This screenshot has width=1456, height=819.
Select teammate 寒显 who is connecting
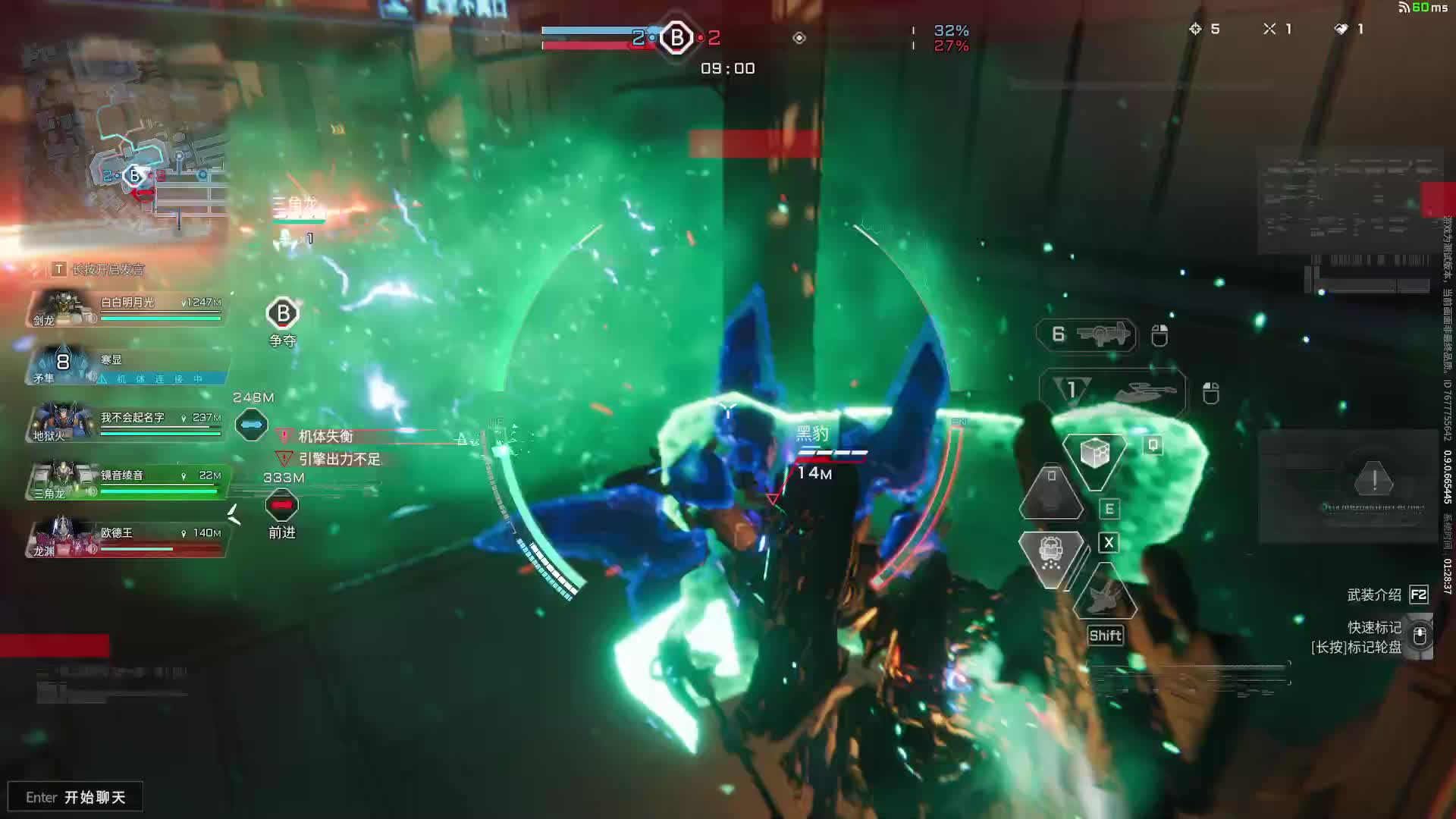127,367
